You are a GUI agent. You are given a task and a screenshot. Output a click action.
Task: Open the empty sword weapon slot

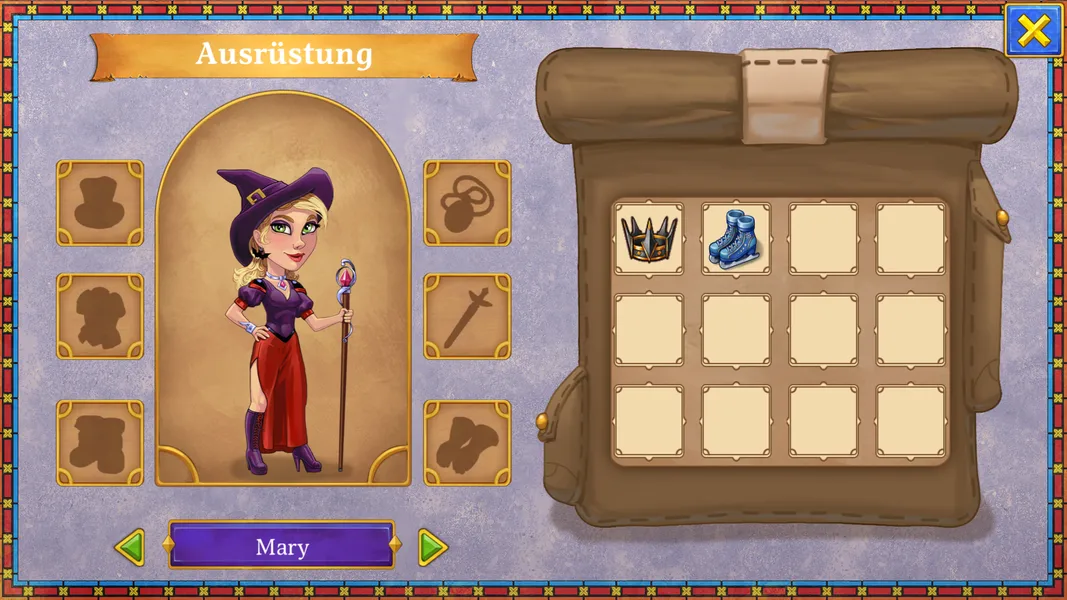click(x=467, y=316)
